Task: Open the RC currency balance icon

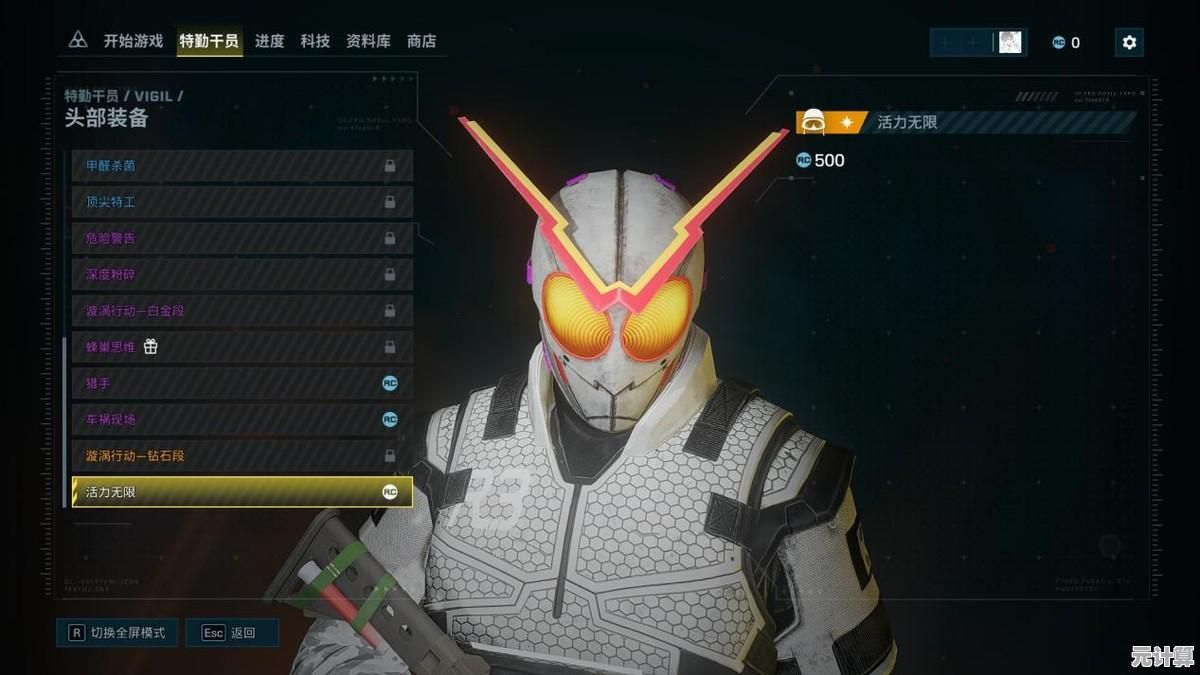Action: pos(1058,43)
